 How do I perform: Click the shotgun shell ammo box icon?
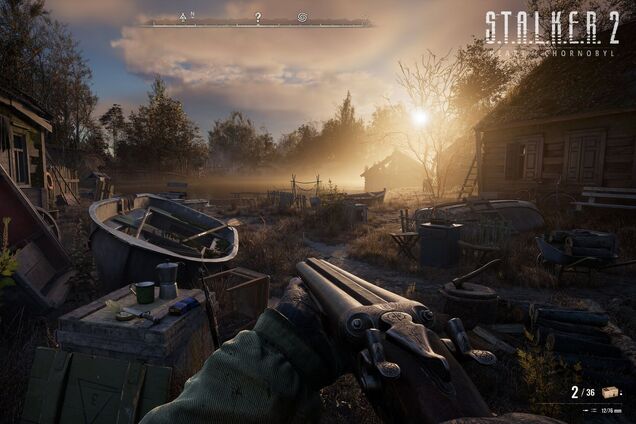coord(610,392)
